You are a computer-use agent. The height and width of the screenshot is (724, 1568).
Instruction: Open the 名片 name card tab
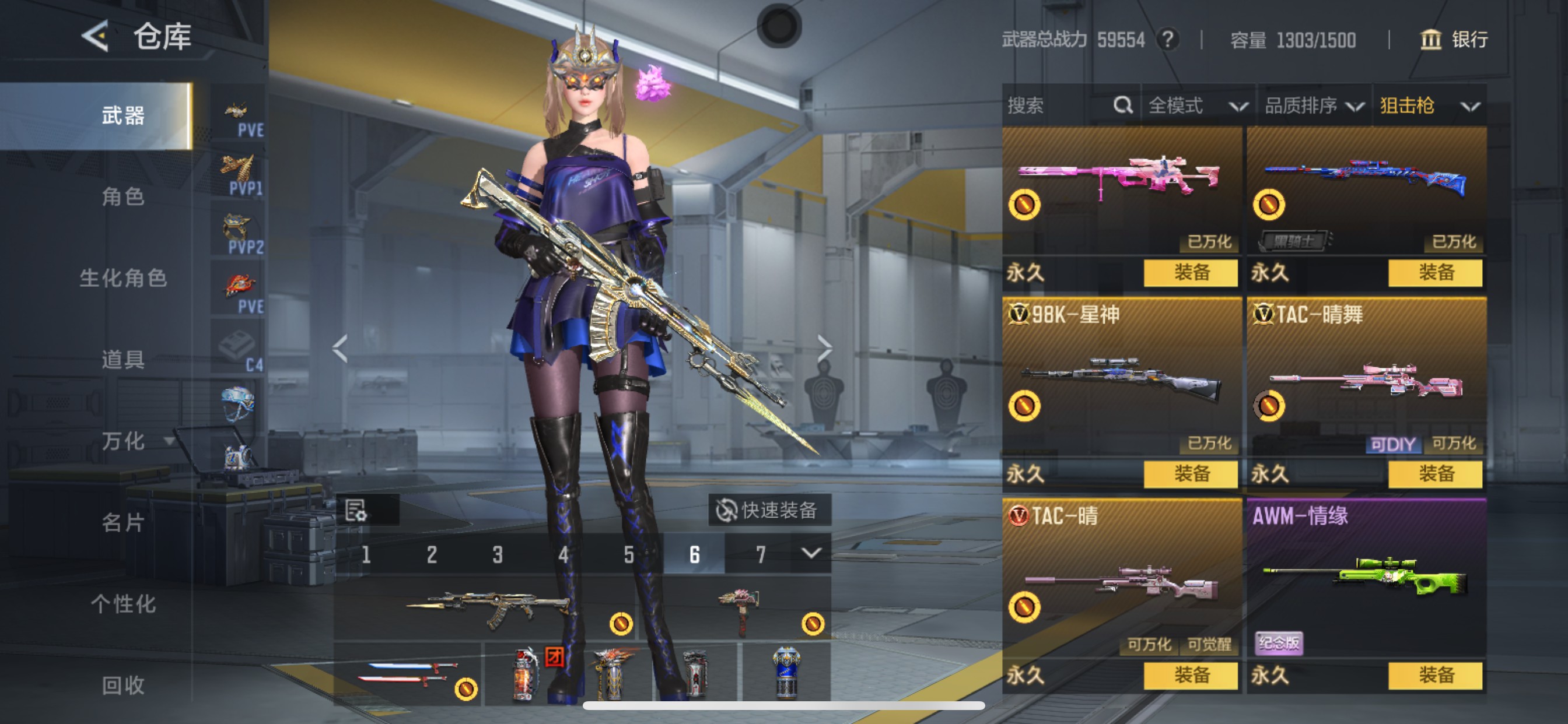[123, 523]
